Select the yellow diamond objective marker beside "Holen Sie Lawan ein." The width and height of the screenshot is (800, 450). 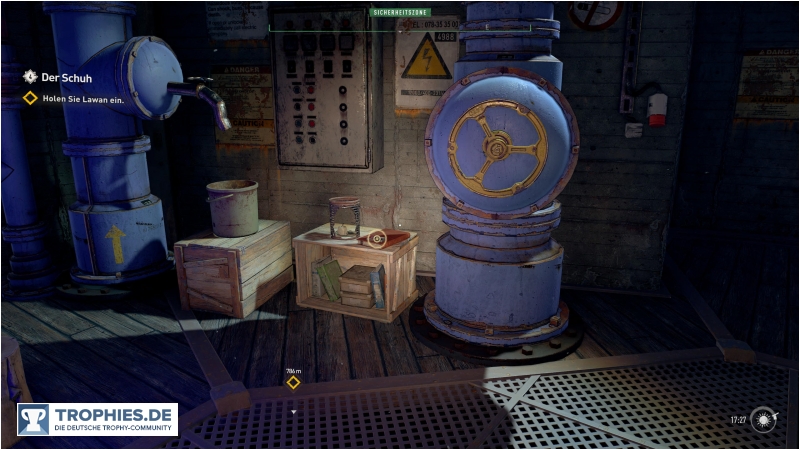(30, 98)
